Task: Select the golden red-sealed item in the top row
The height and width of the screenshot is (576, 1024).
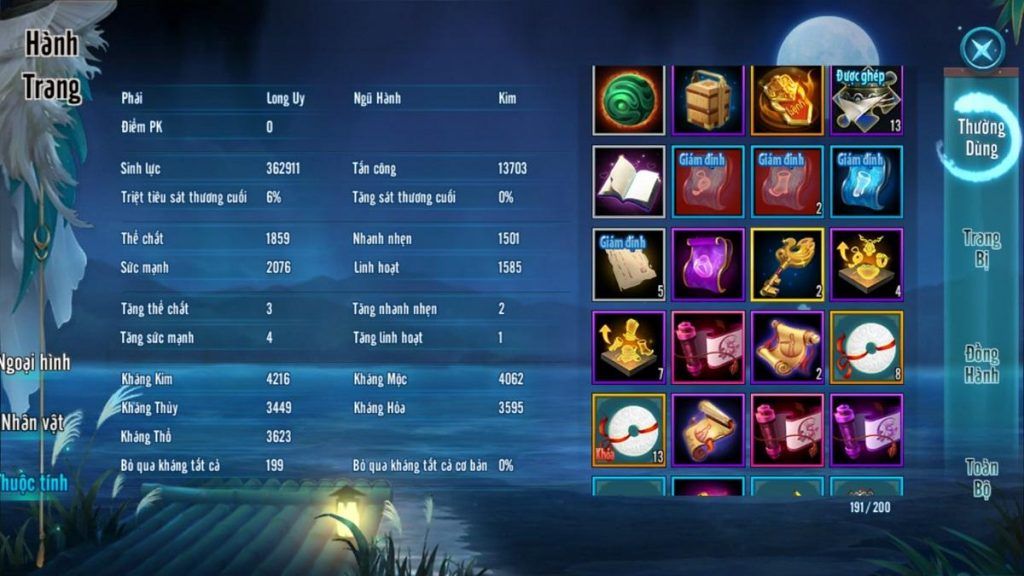Action: coord(787,100)
